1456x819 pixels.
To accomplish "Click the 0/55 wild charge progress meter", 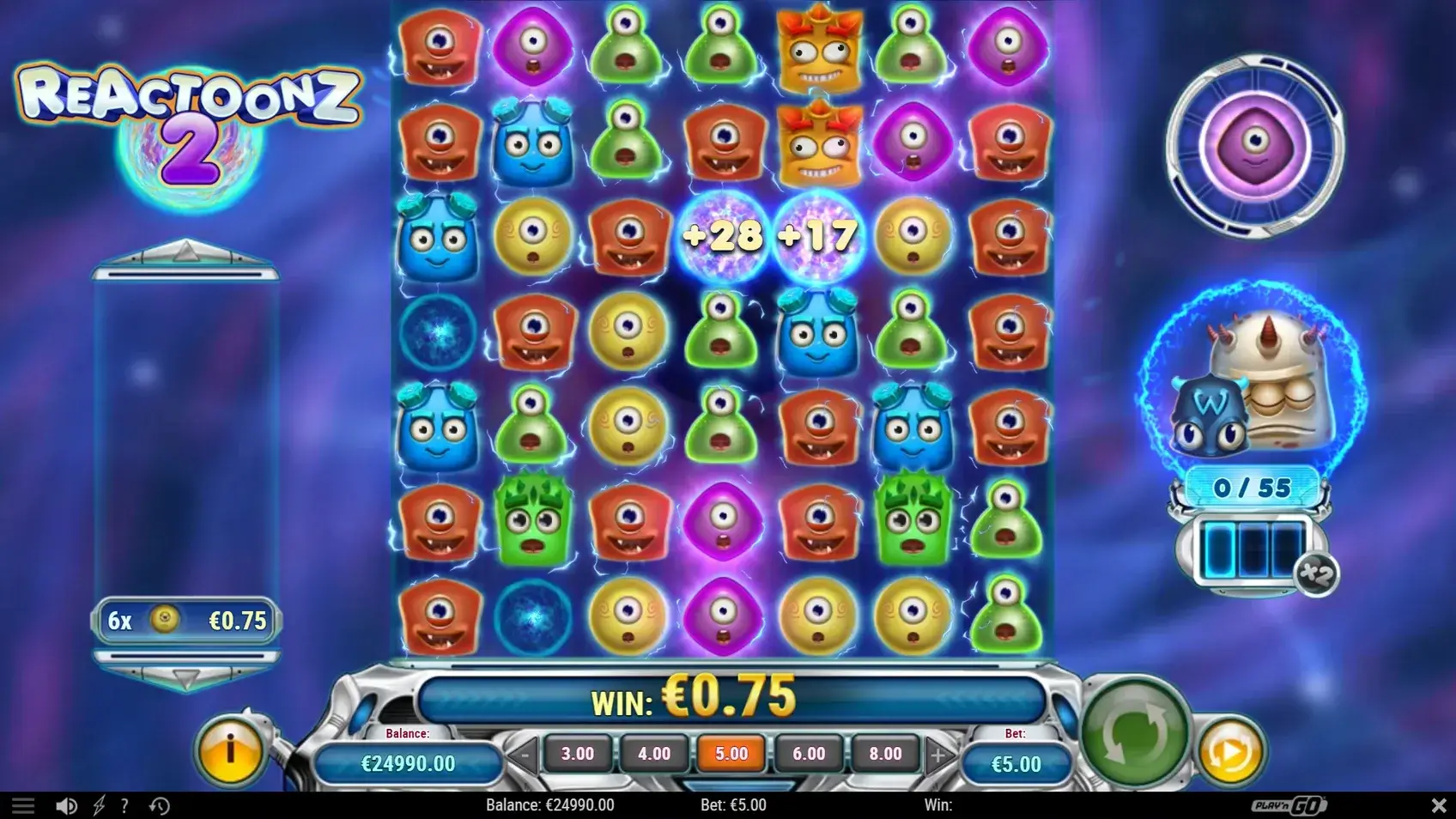I will pos(1252,486).
